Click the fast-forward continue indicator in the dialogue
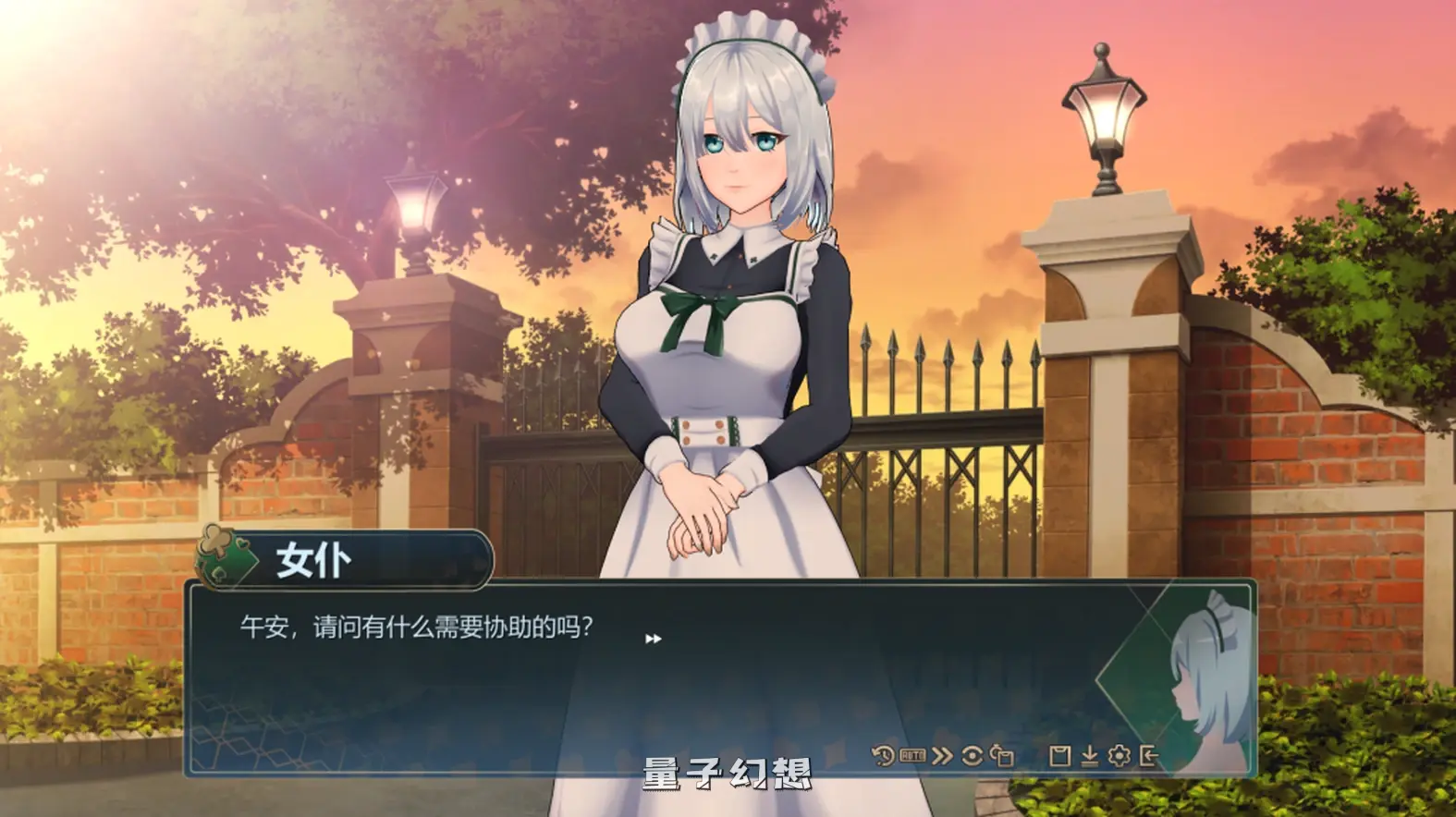The width and height of the screenshot is (1456, 817). (654, 638)
